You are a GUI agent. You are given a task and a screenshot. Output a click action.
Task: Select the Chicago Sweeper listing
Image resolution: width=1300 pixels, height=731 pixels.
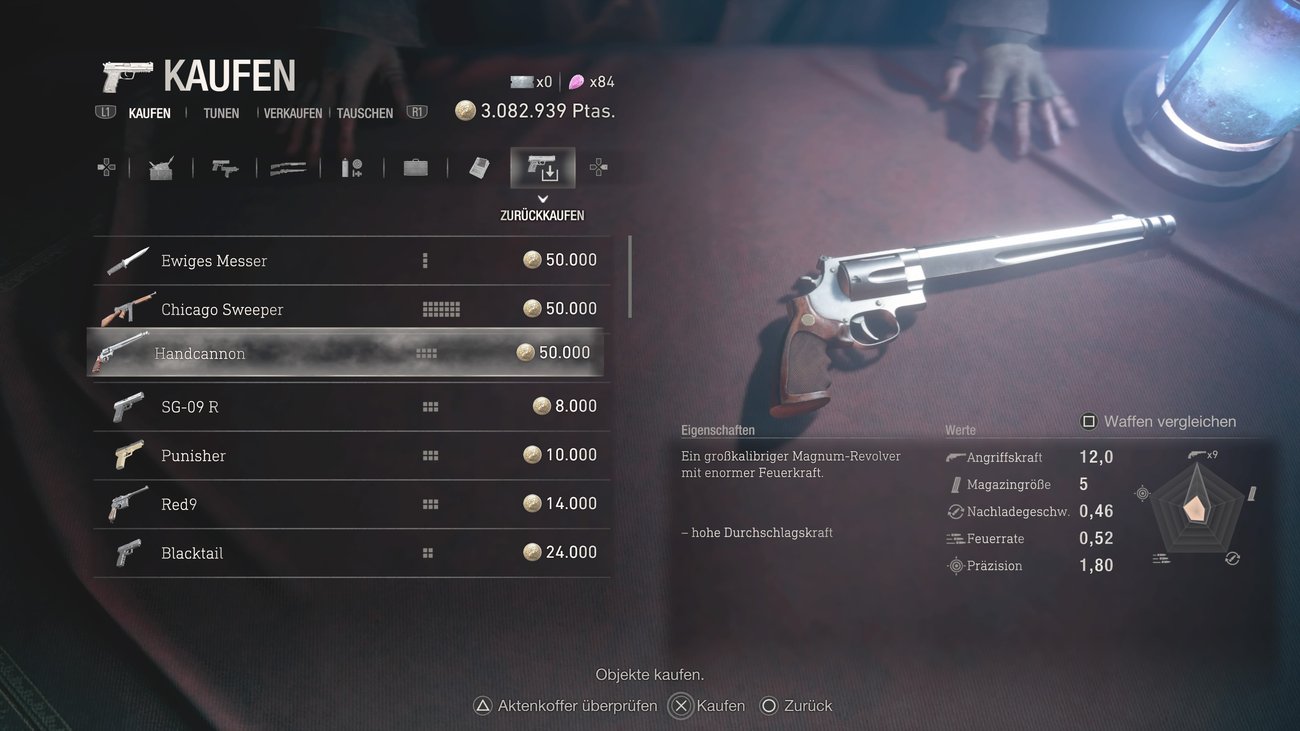tap(350, 309)
